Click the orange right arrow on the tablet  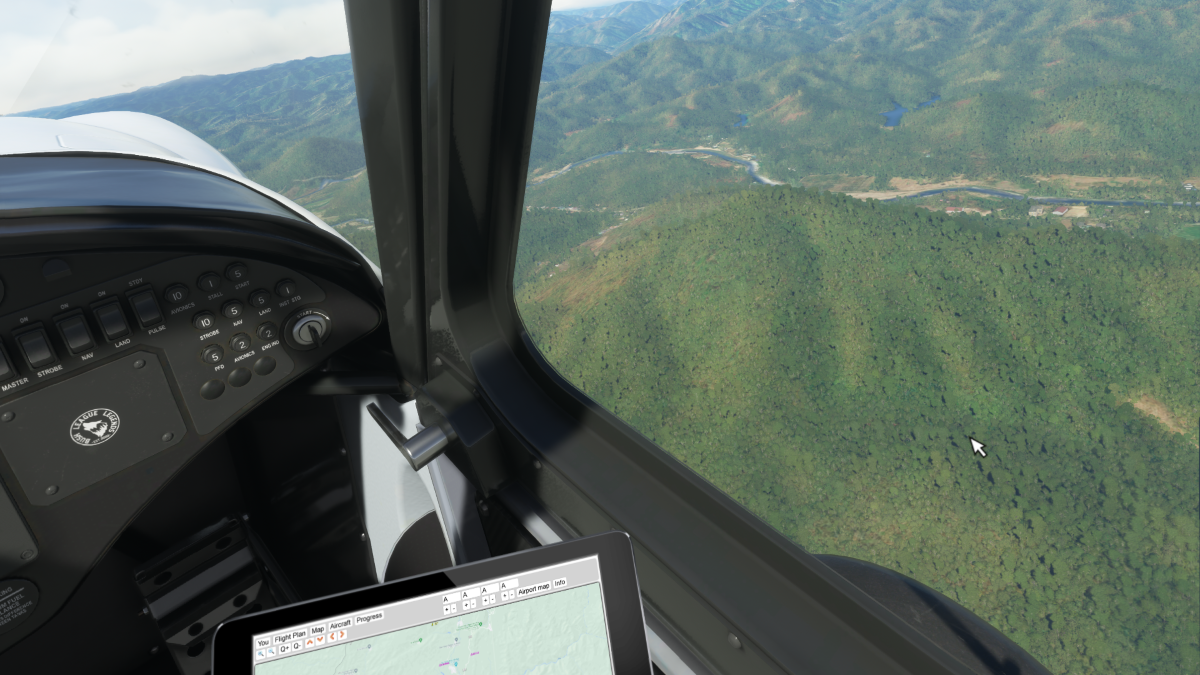(342, 635)
